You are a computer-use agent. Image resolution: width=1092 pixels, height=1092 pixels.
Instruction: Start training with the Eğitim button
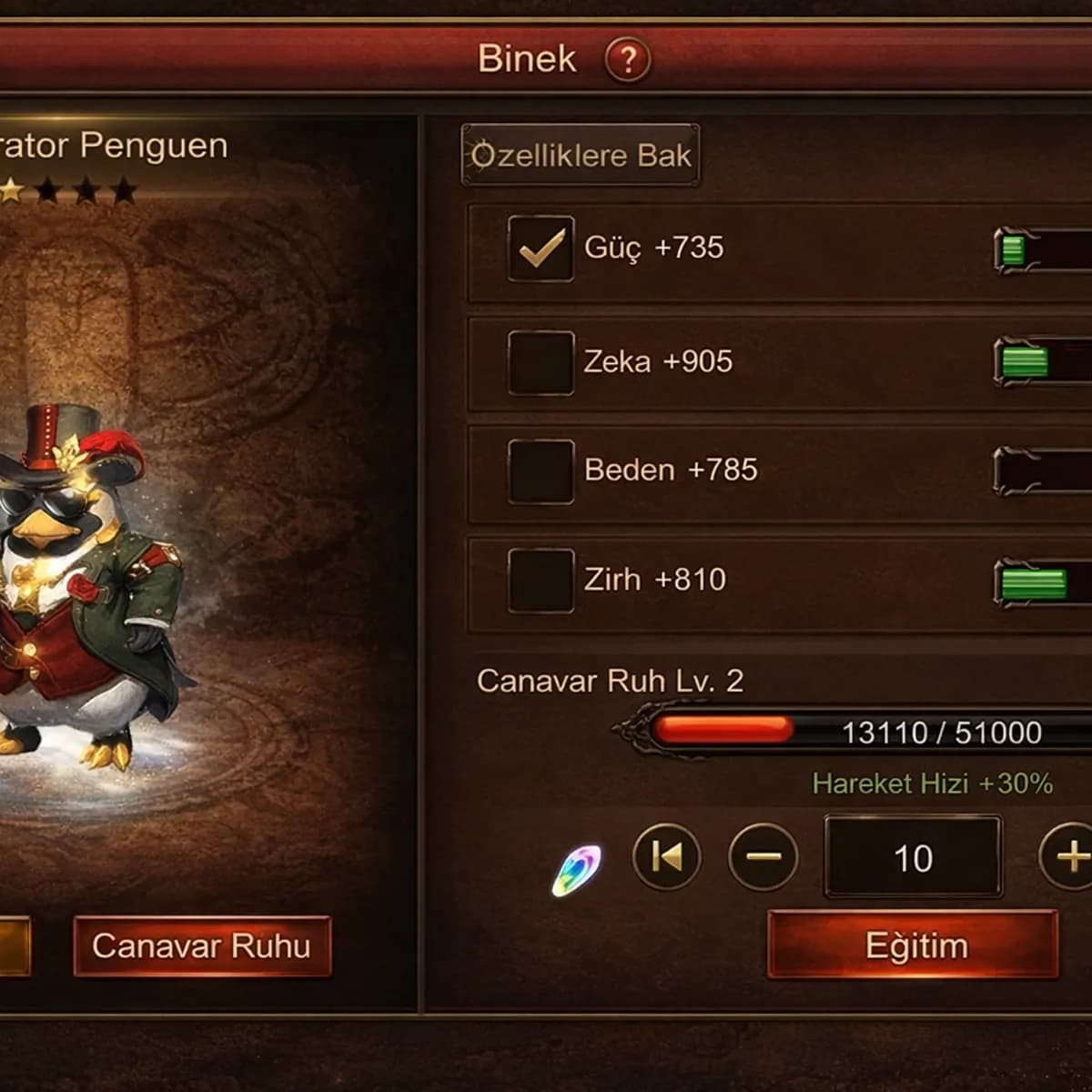point(914,946)
